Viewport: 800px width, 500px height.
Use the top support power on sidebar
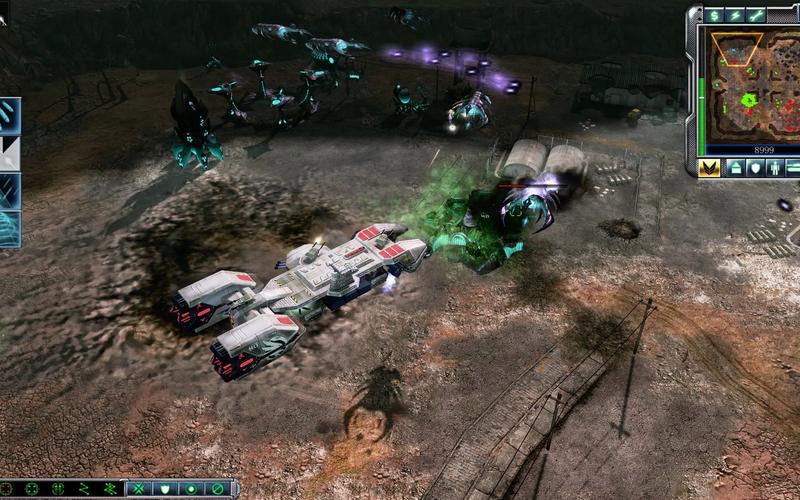point(9,115)
